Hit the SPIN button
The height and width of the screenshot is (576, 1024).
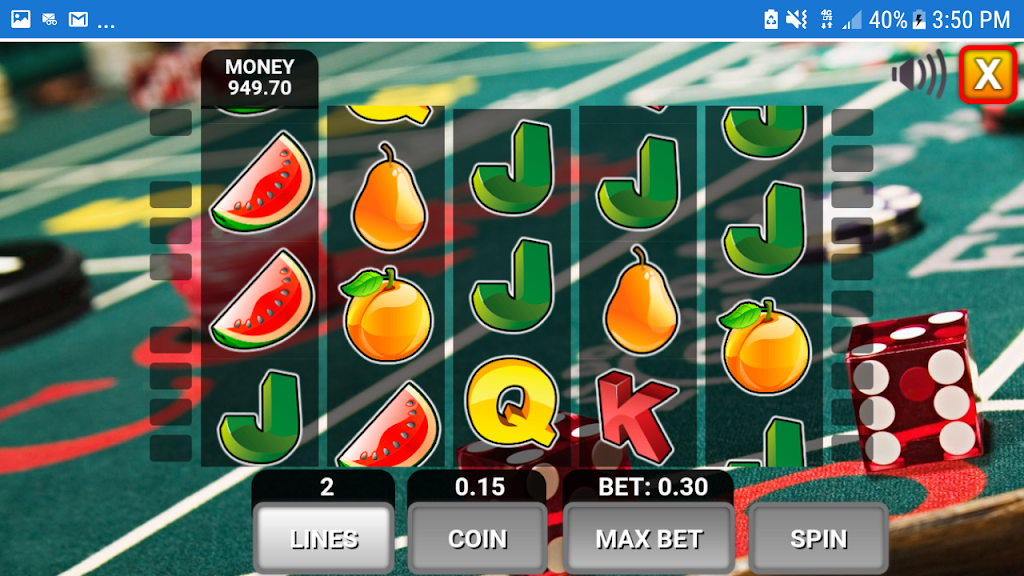pyautogui.click(x=818, y=539)
